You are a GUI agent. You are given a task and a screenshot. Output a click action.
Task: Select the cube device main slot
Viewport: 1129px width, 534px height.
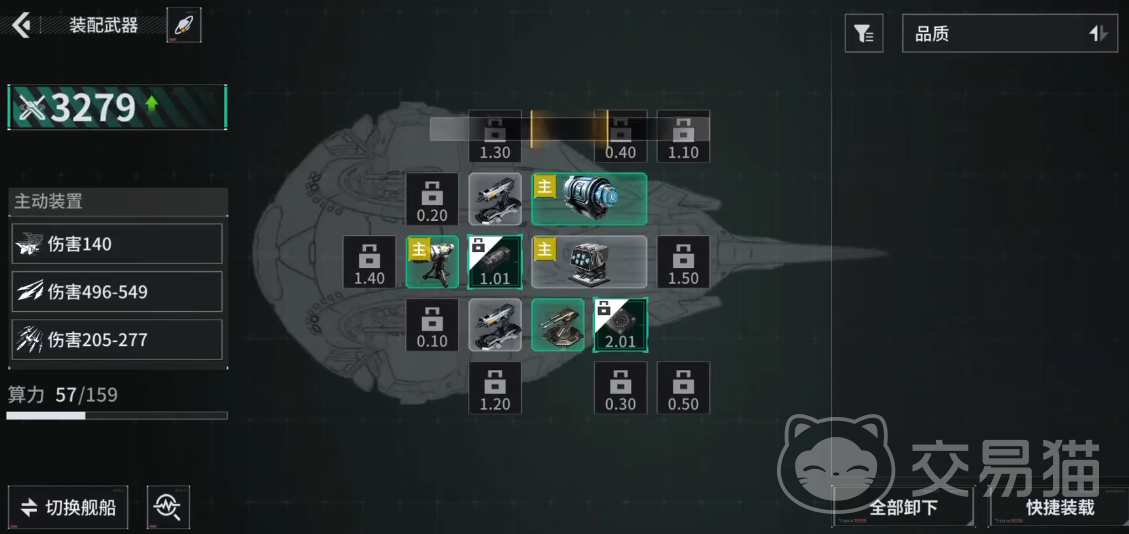pyautogui.click(x=589, y=262)
